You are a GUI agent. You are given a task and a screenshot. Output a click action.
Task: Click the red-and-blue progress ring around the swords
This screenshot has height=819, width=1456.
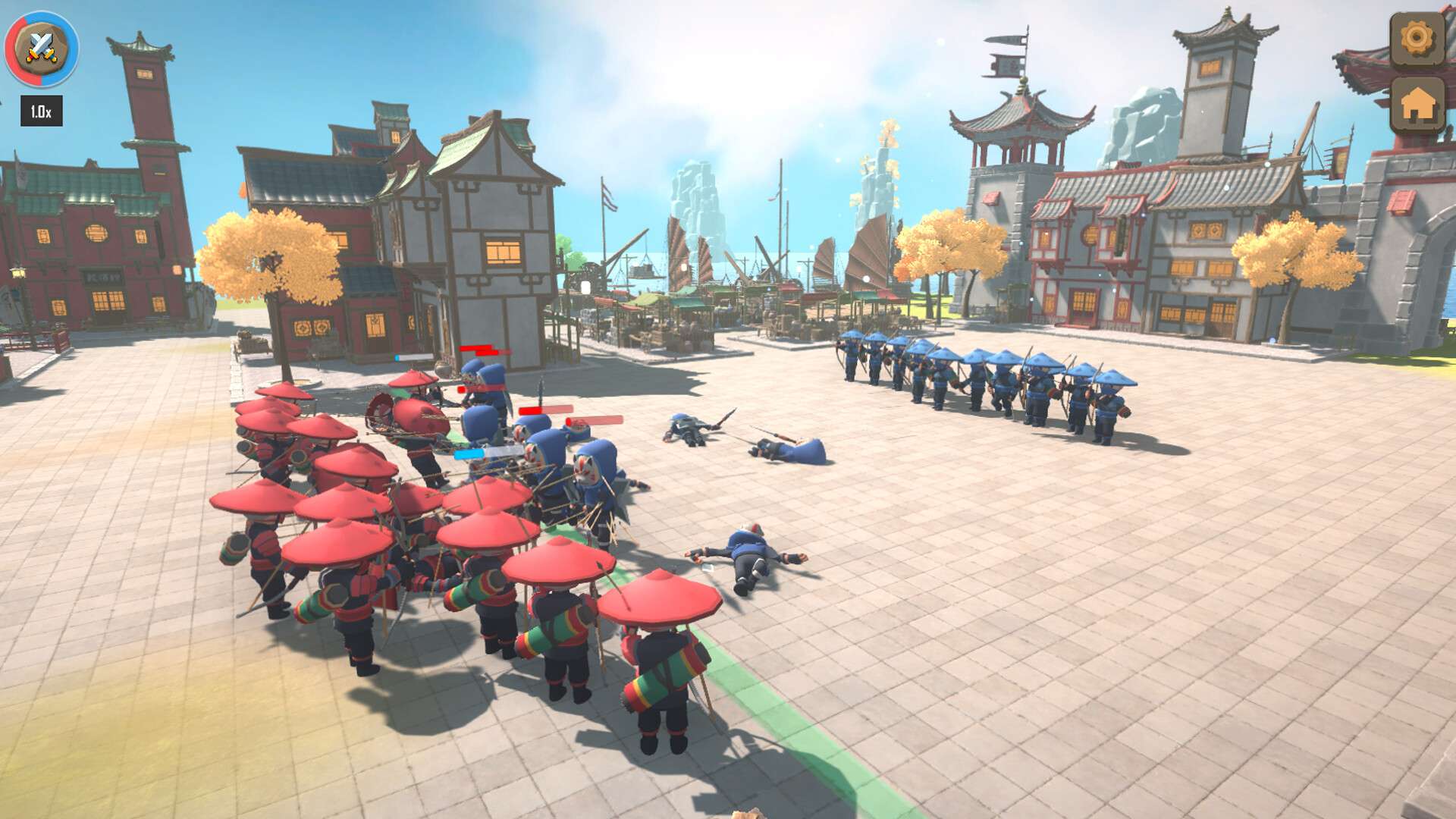point(15,45)
